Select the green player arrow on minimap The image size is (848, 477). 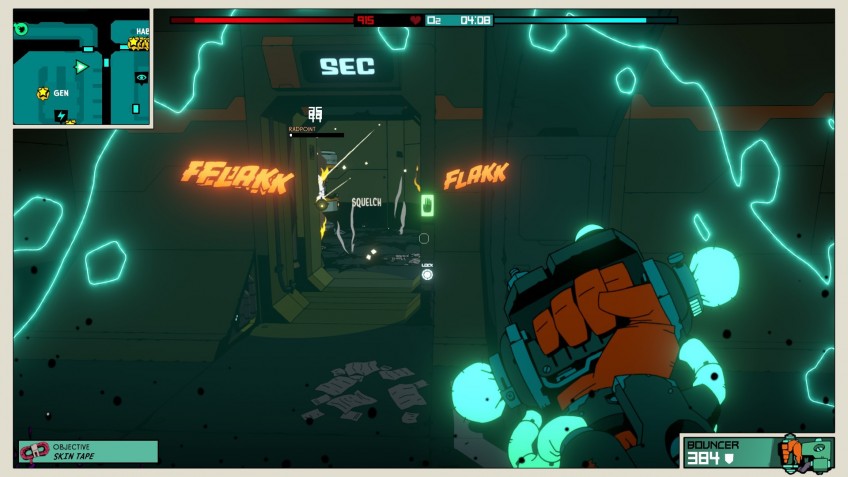click(81, 67)
